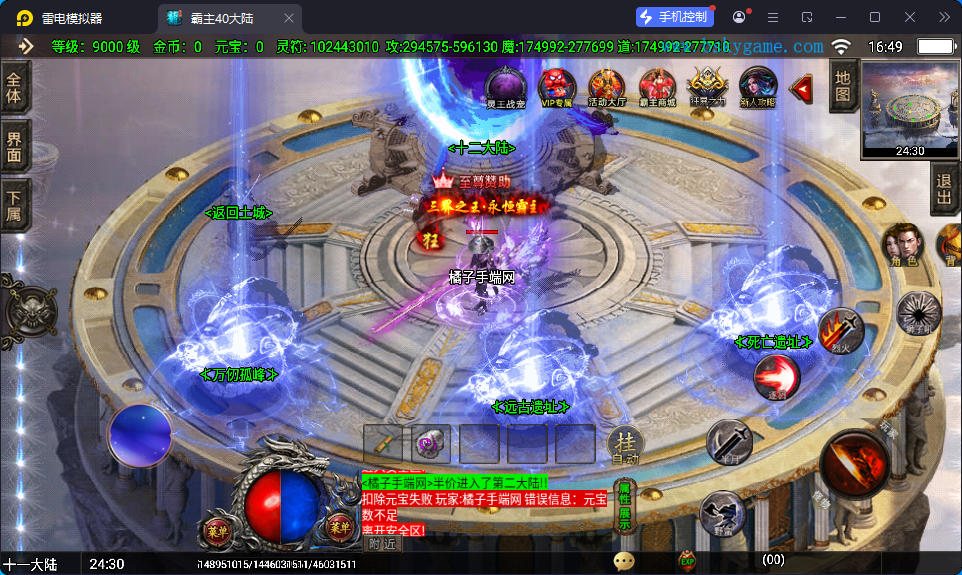This screenshot has height=575, width=962.
Task: Open the 活动大厅 activity hall
Action: (x=606, y=87)
